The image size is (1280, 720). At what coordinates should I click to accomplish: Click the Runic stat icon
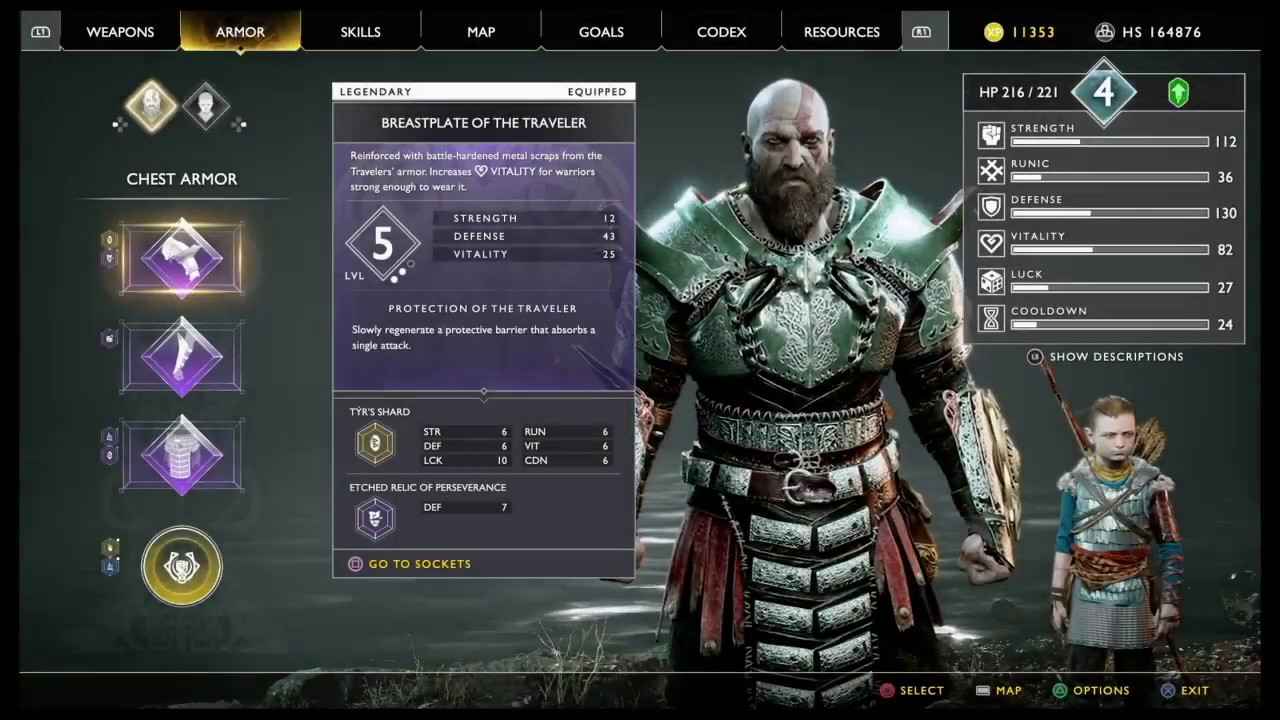(x=991, y=170)
